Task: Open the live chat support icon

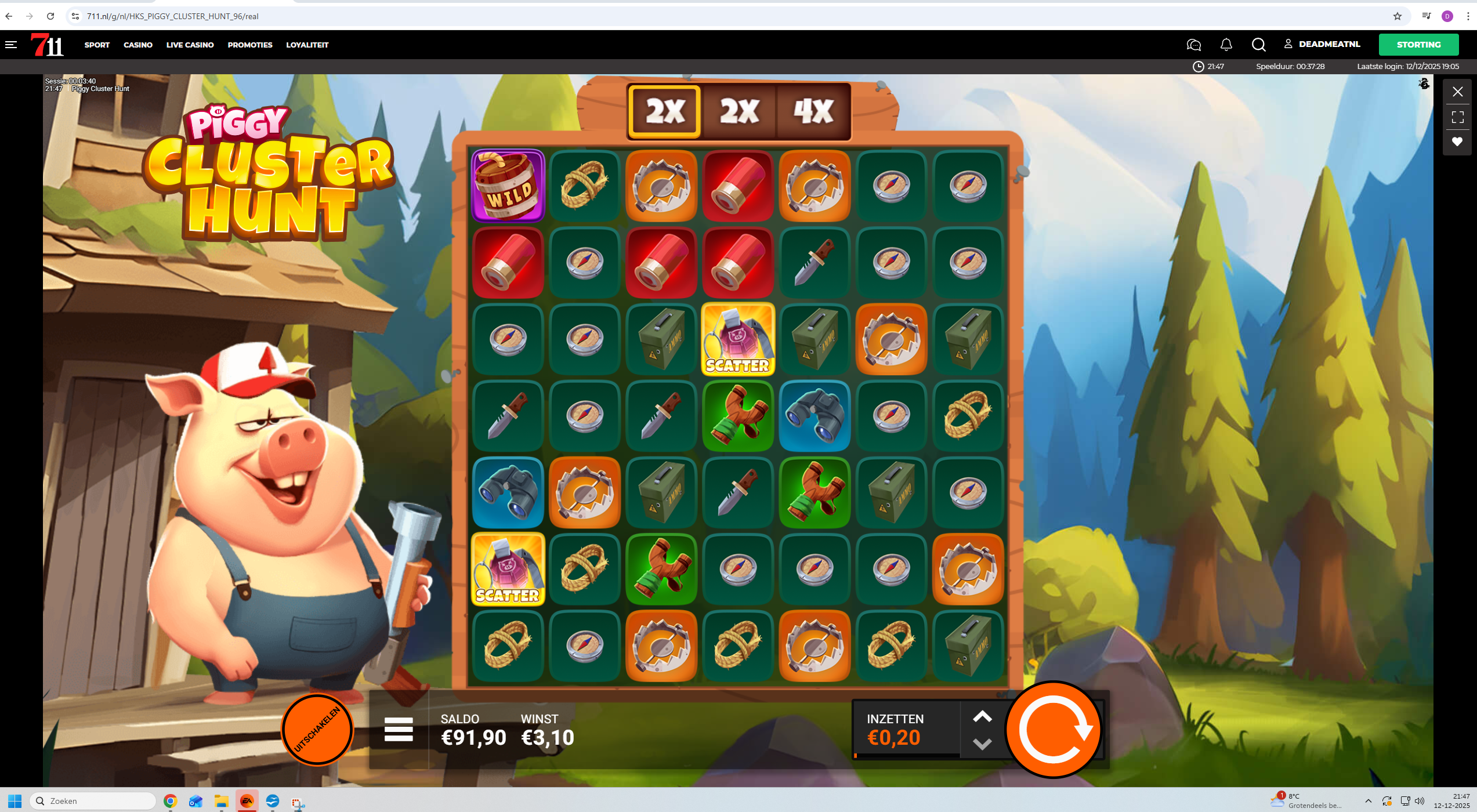Action: click(x=1193, y=45)
